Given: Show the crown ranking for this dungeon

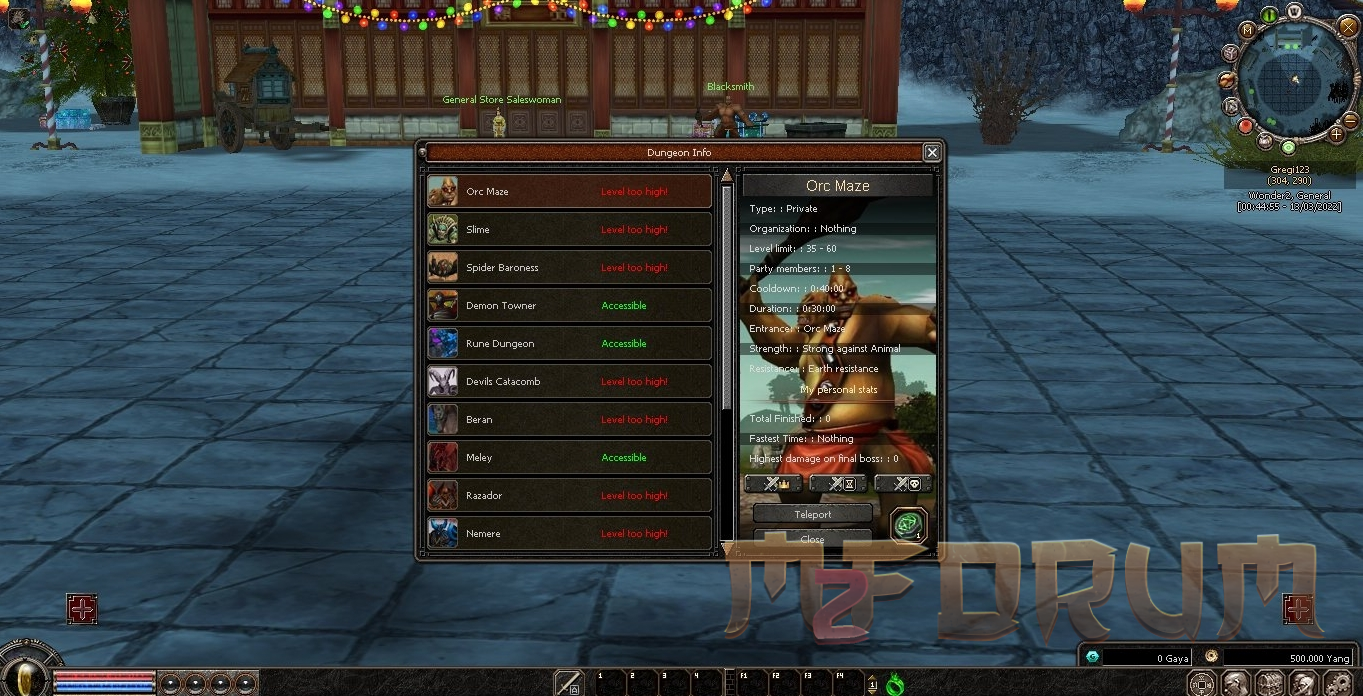Looking at the screenshot, I should click(773, 484).
